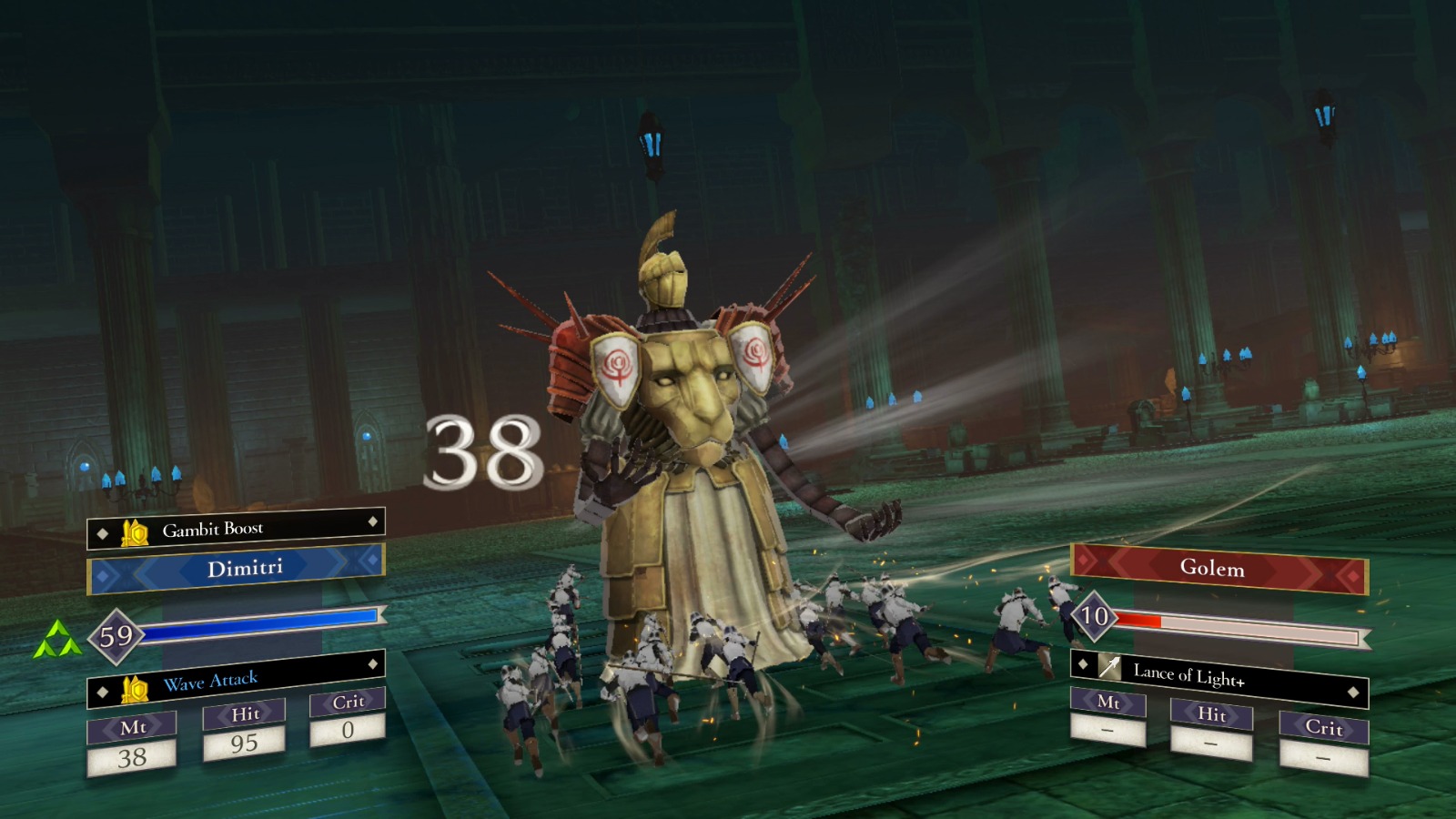Click the damage number 38 above the Golem
Screen dimensions: 1456x819
coord(482,452)
